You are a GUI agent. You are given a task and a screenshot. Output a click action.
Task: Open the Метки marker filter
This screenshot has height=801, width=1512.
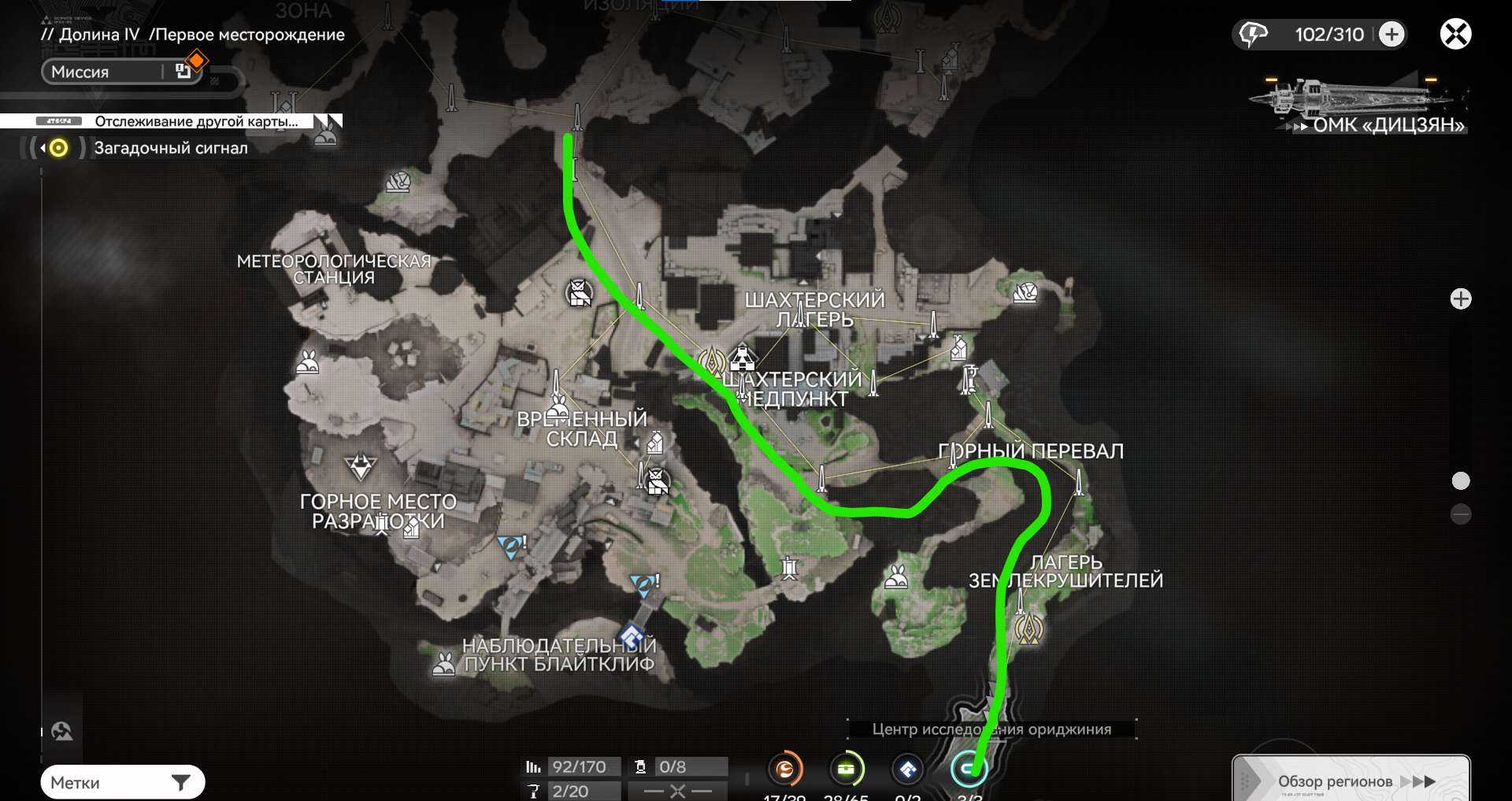point(122,782)
